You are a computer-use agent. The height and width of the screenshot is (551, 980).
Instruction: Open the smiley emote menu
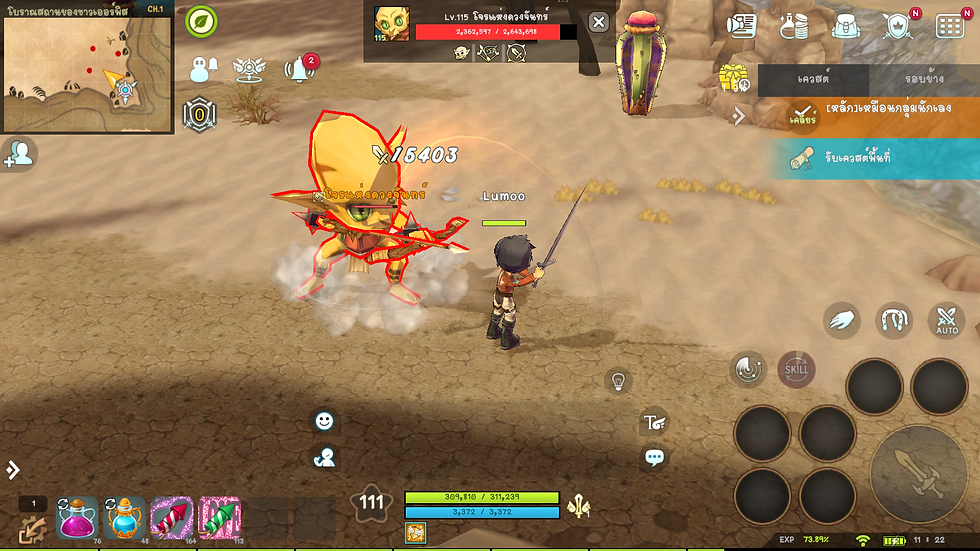point(324,421)
